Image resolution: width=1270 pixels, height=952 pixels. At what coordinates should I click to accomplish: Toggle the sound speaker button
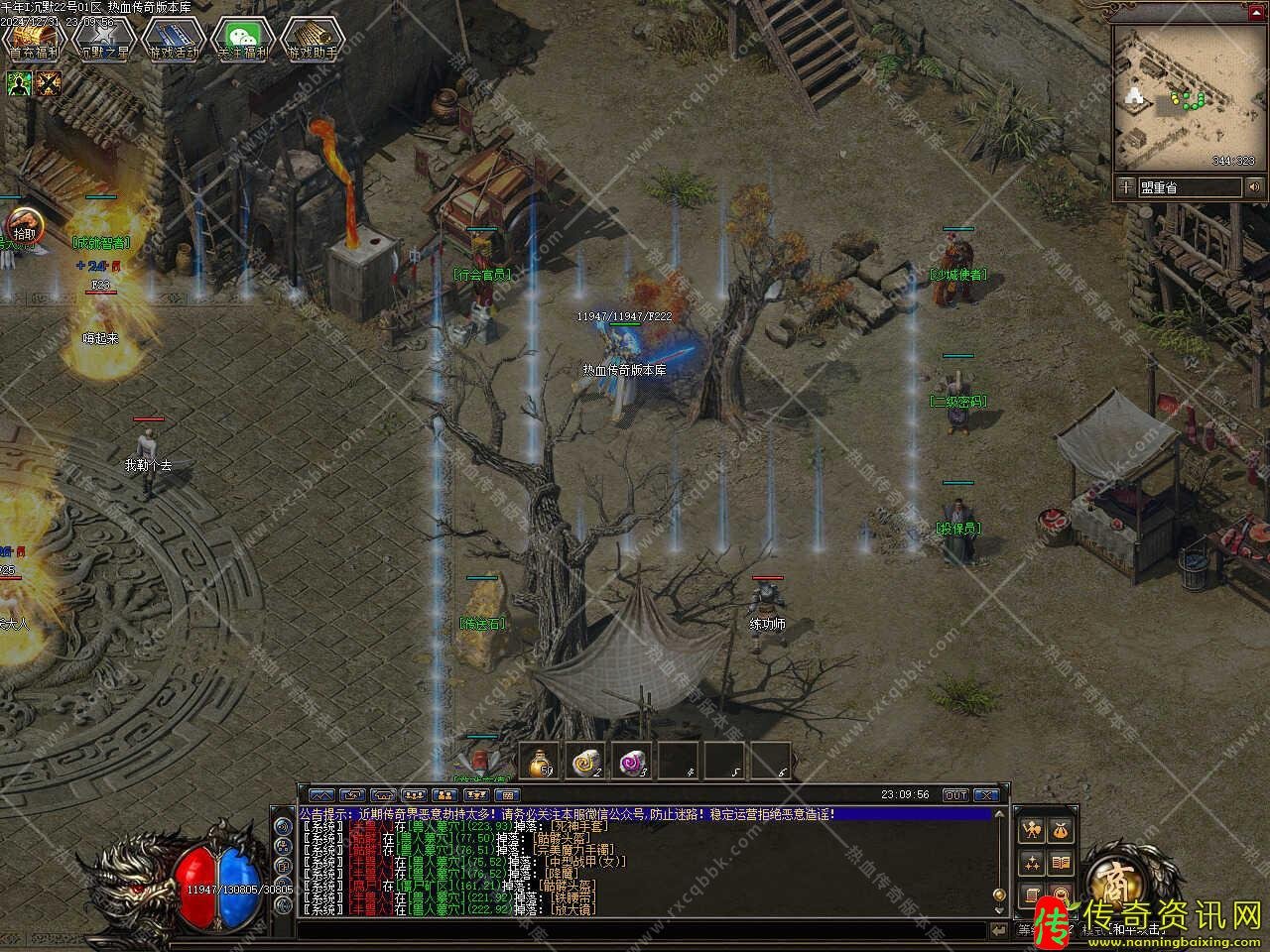click(1255, 186)
